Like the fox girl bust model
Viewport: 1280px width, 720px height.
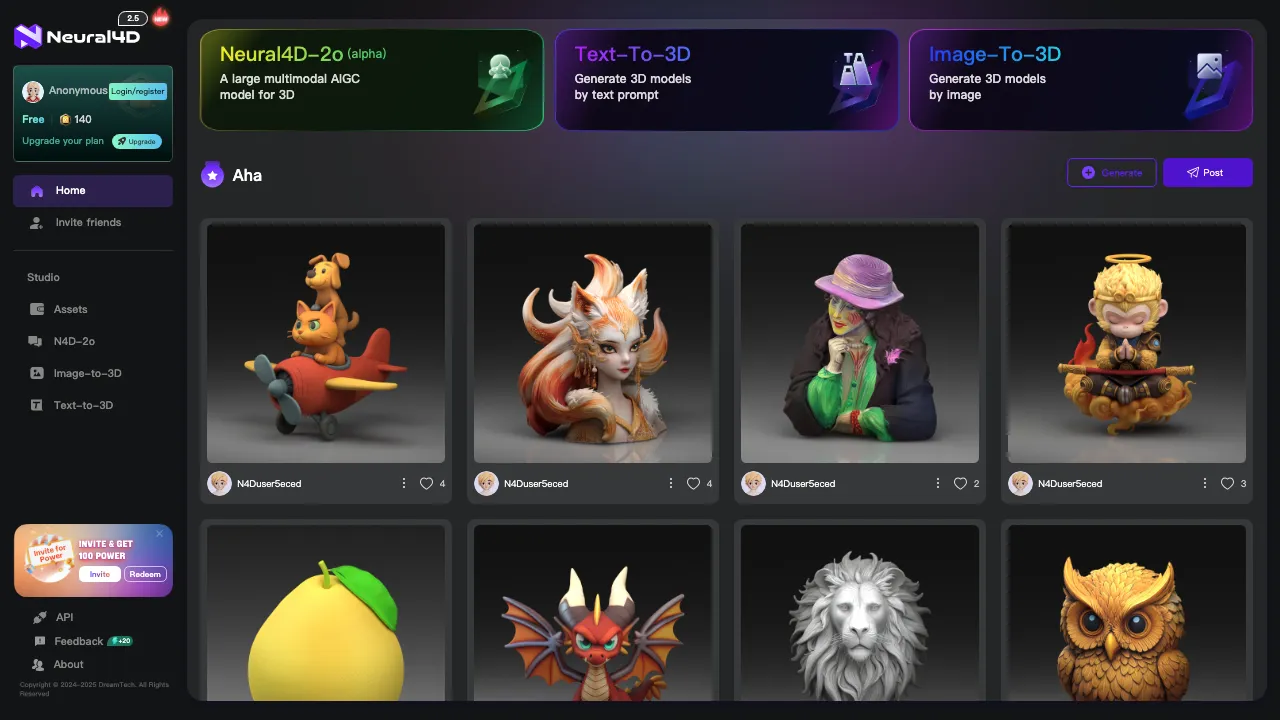pyautogui.click(x=693, y=484)
